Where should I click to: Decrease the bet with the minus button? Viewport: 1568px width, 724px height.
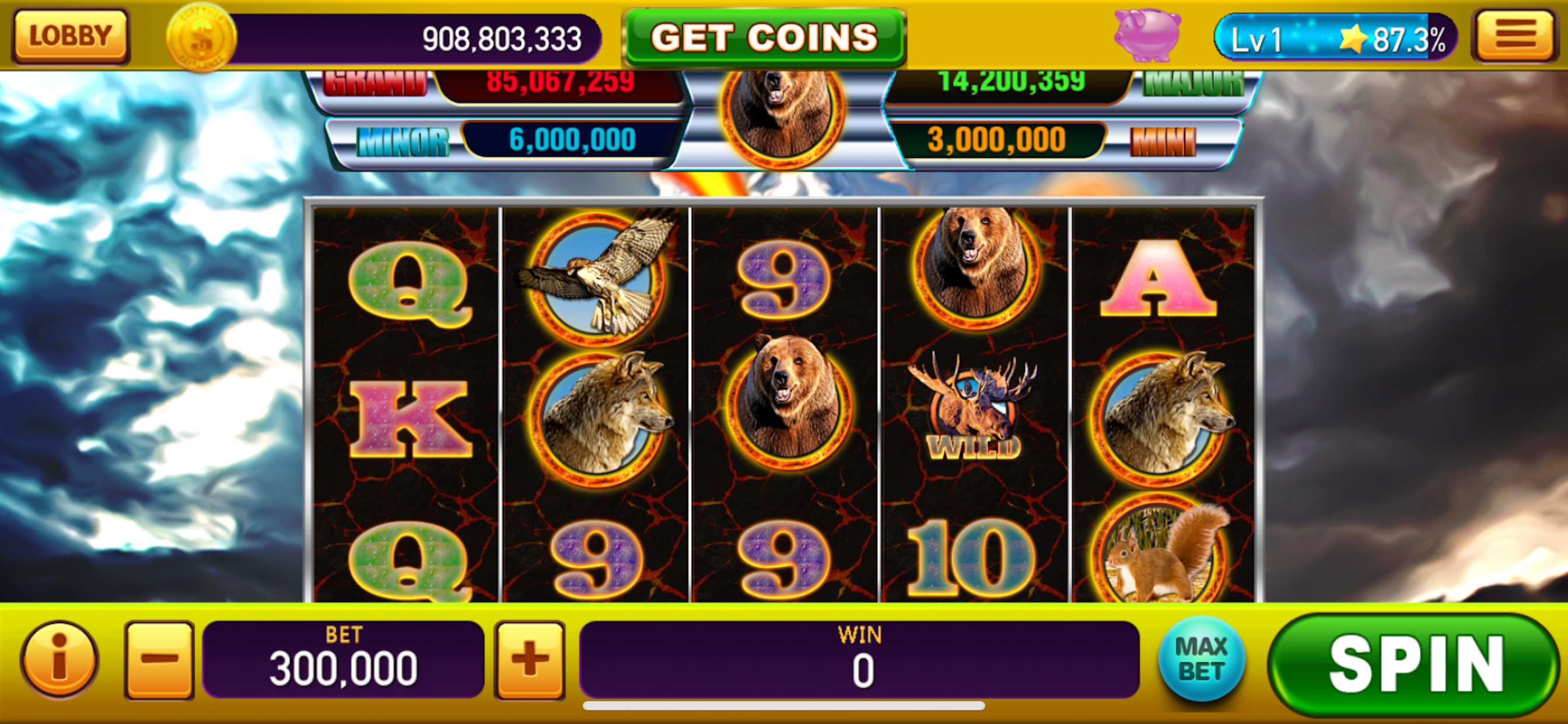pos(159,659)
